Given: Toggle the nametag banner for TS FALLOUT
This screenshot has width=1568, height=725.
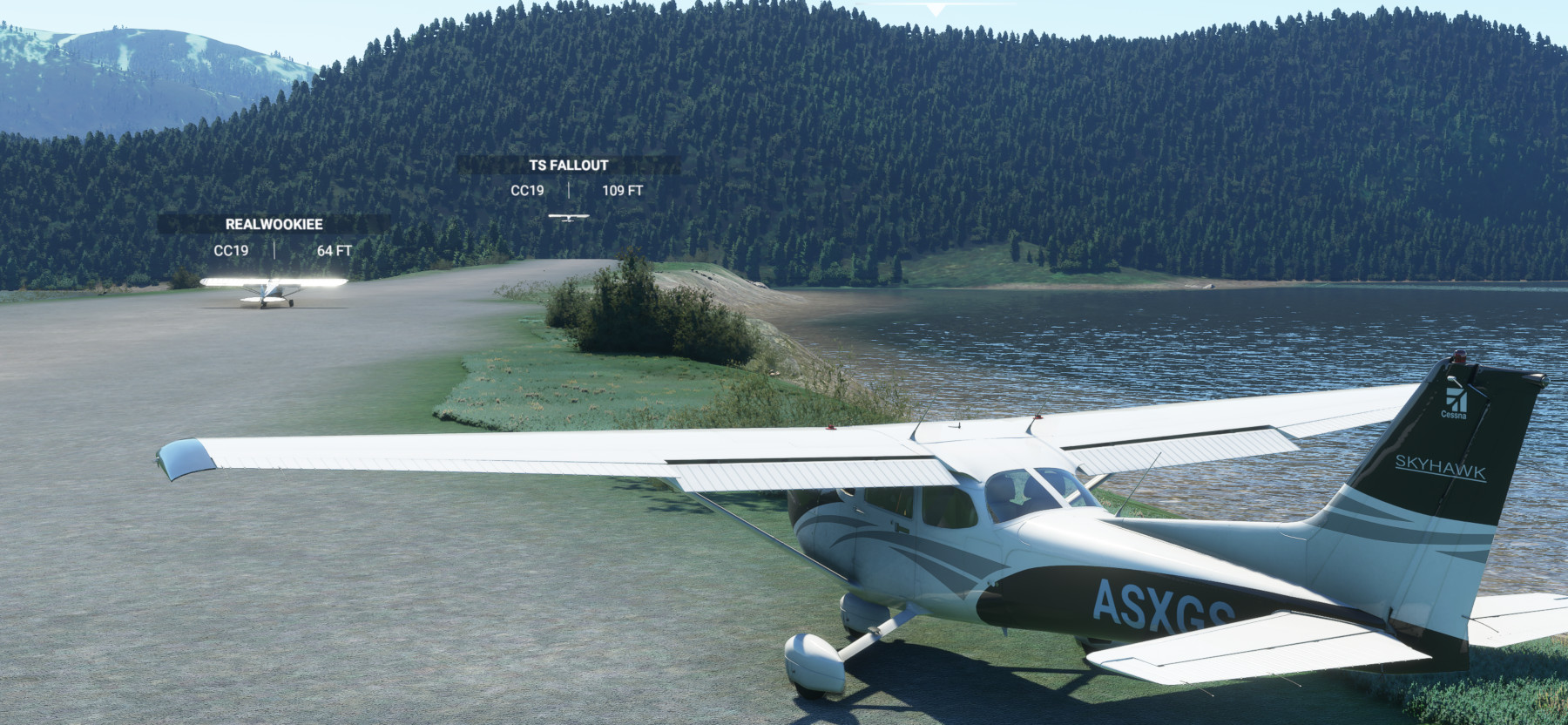Looking at the screenshot, I should 568,165.
